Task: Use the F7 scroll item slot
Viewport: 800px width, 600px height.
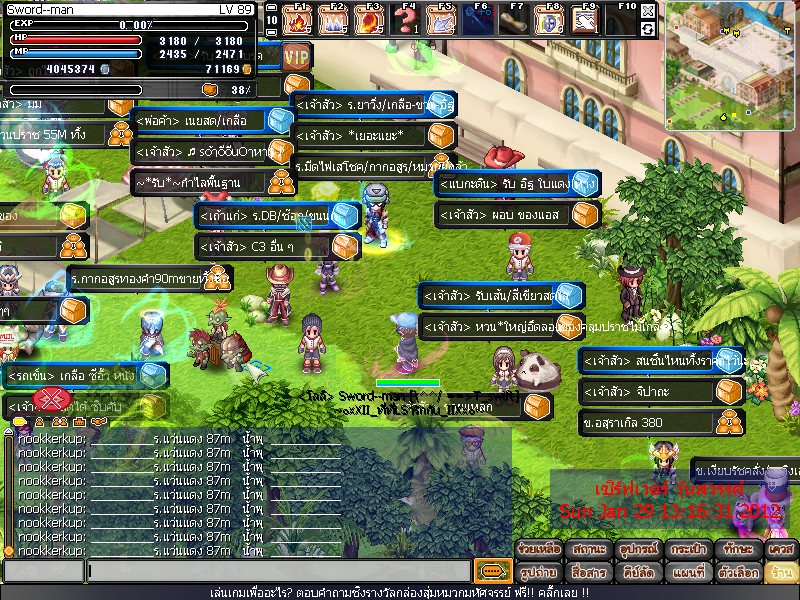Action: (x=514, y=19)
